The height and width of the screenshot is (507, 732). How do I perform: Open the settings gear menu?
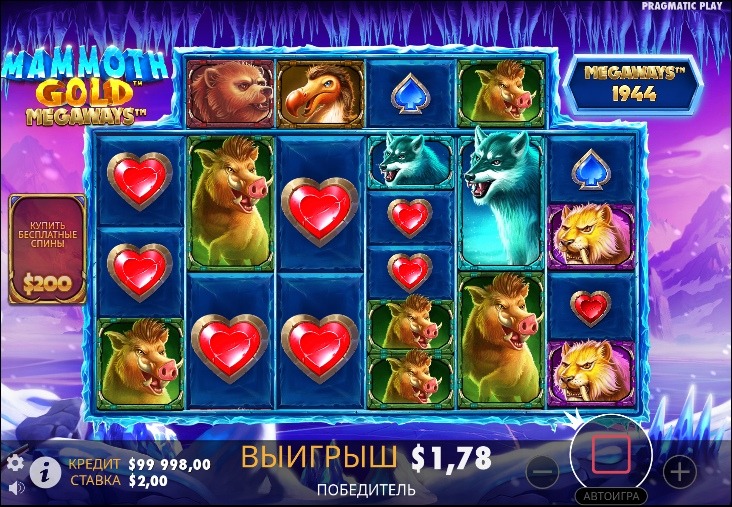[x=15, y=462]
